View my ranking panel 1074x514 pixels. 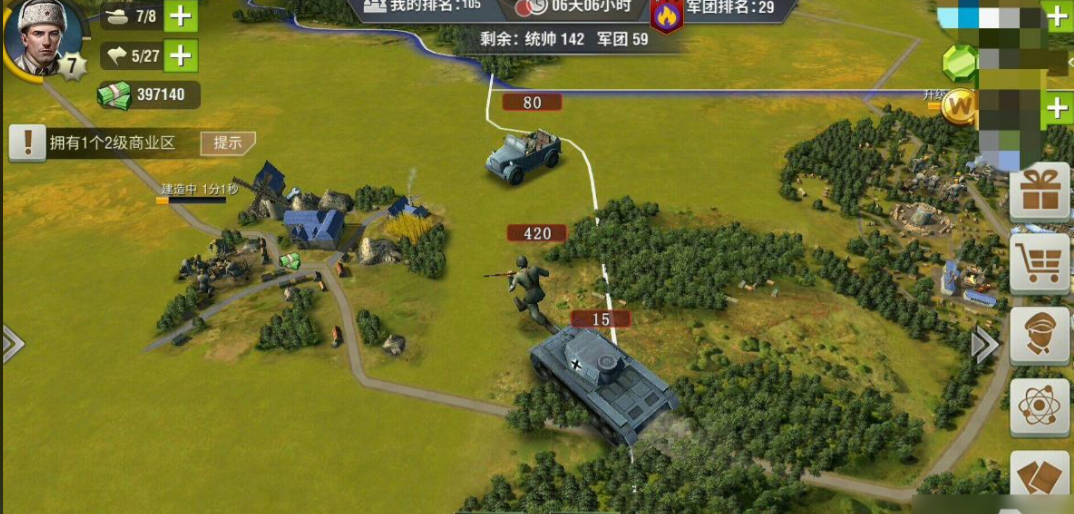point(423,6)
